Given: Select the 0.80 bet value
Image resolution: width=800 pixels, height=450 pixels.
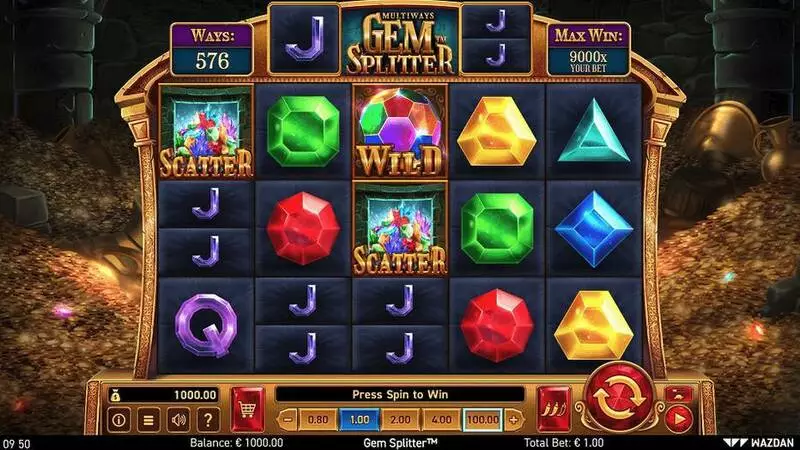Looking at the screenshot, I should pos(318,419).
